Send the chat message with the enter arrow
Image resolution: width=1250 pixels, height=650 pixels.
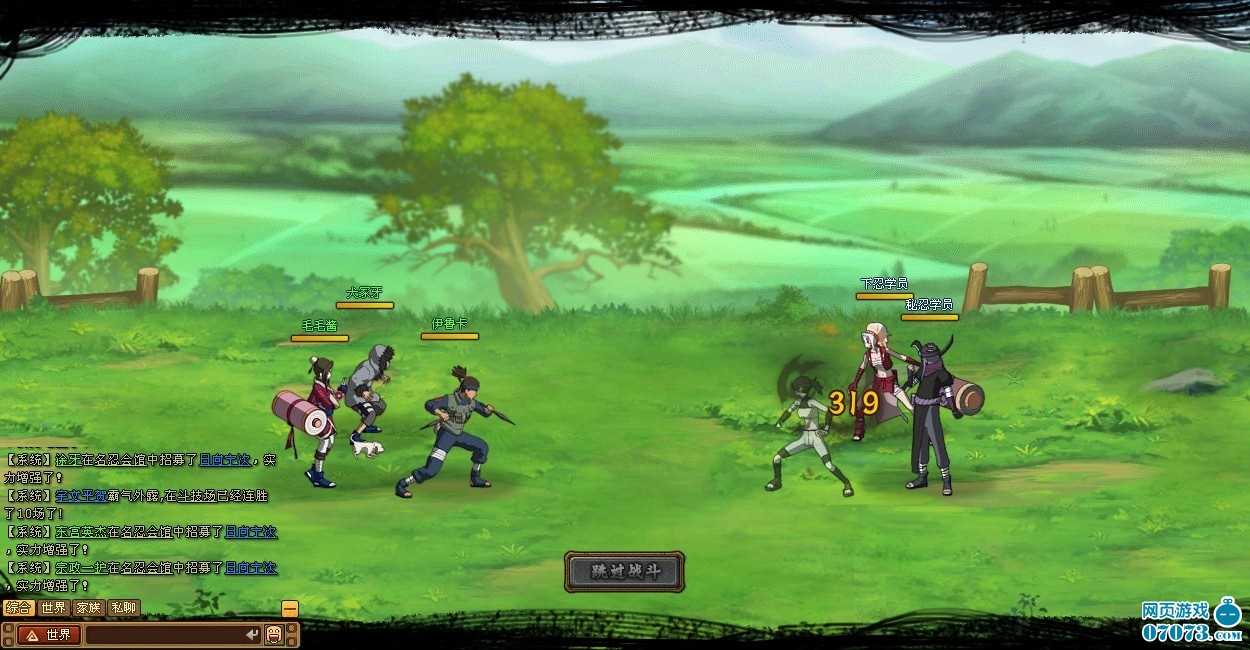pos(252,634)
